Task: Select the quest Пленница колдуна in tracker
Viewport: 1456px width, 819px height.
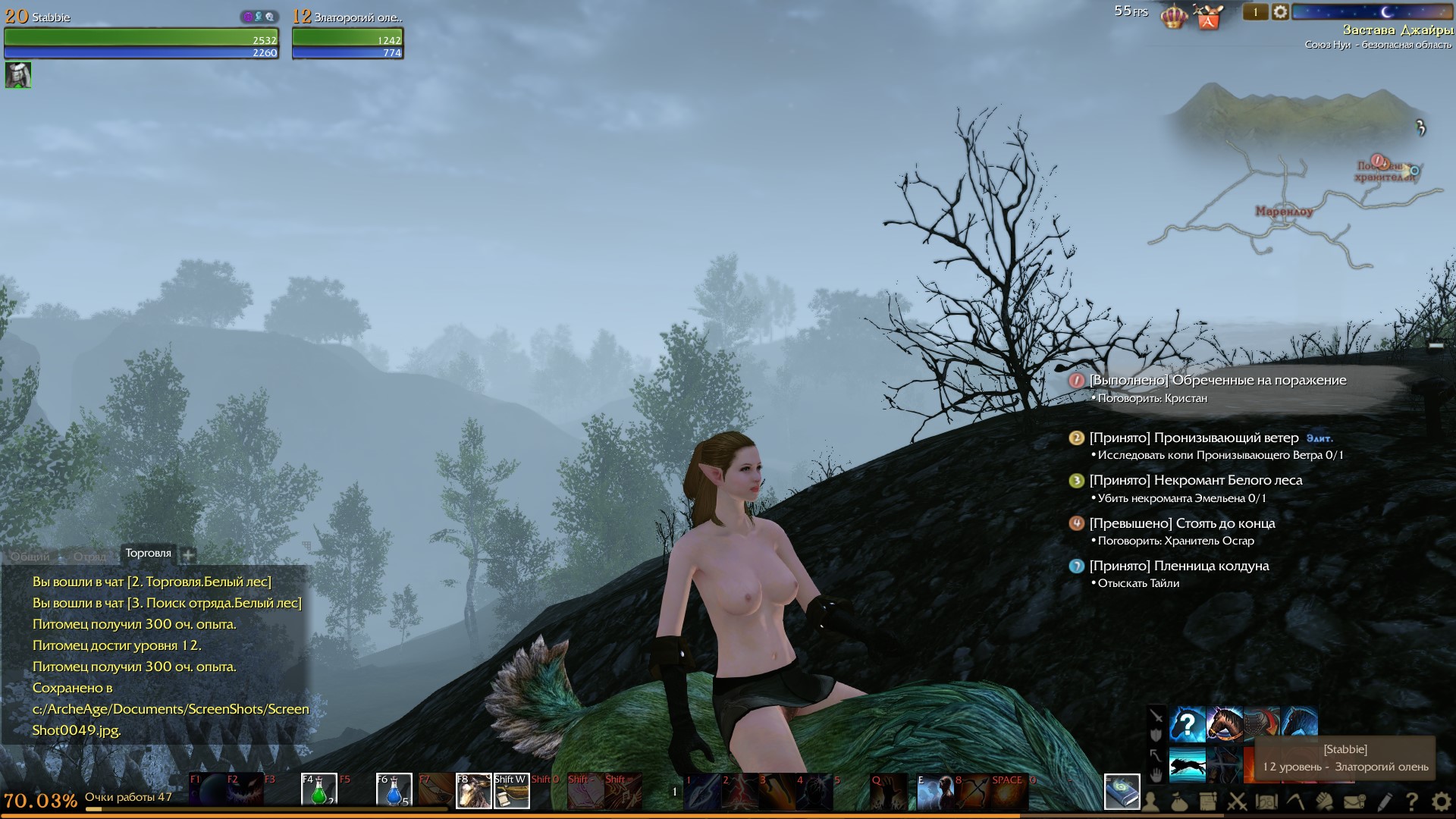Action: coord(1178,566)
